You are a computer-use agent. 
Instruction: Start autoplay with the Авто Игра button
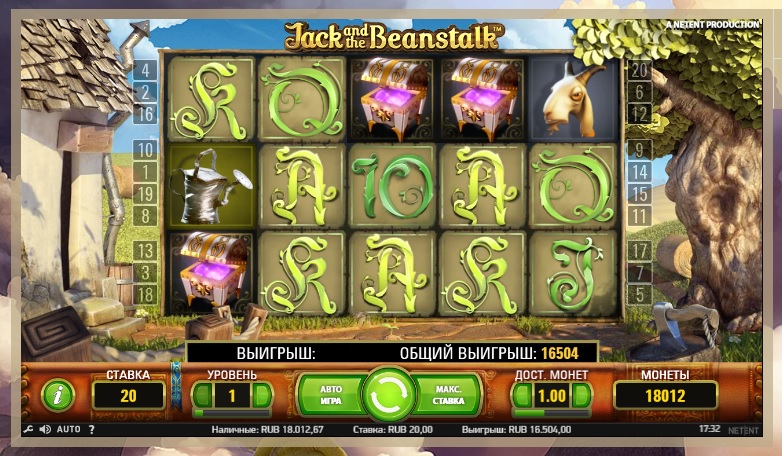(331, 394)
